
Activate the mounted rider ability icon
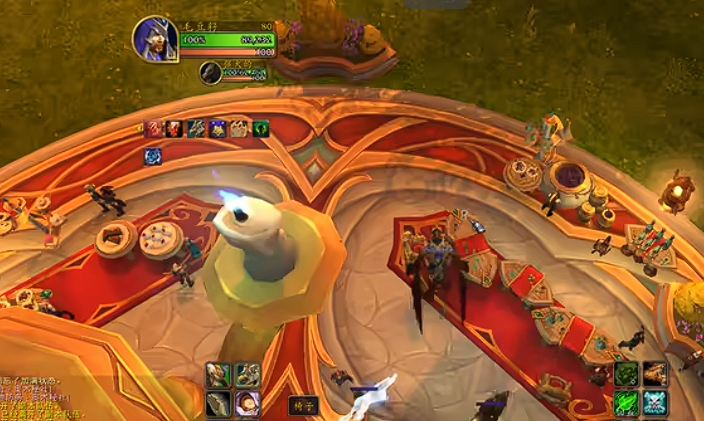click(247, 375)
